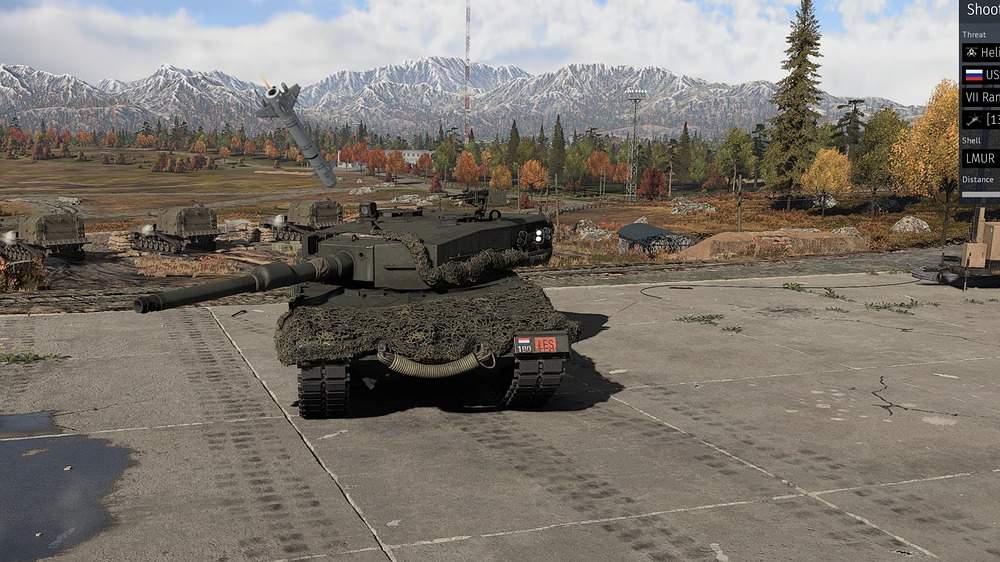1000x562 pixels.
Task: Adjust the Distance slider
Action: tap(981, 194)
